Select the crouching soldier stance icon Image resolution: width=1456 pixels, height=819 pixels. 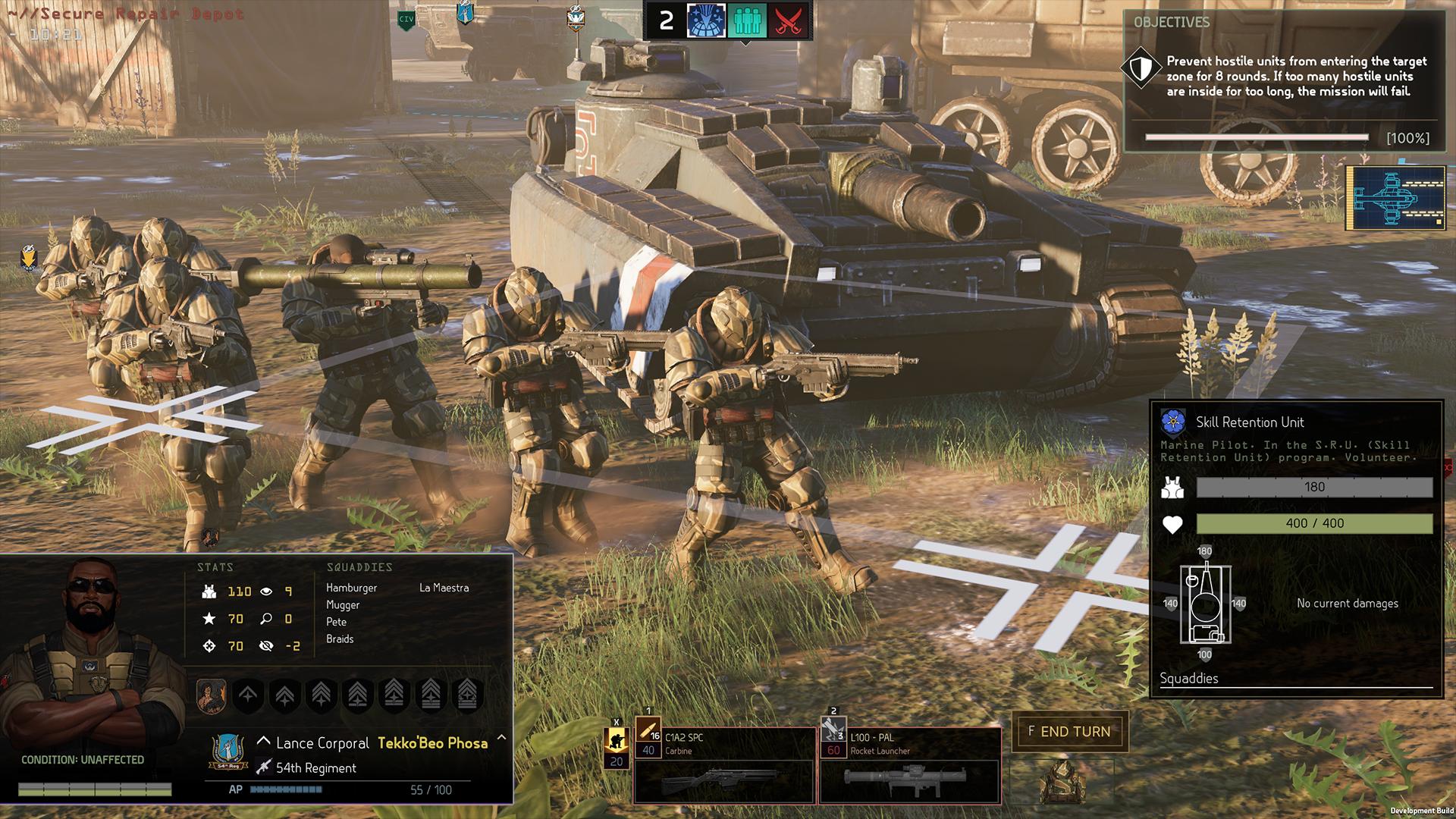[x=618, y=738]
